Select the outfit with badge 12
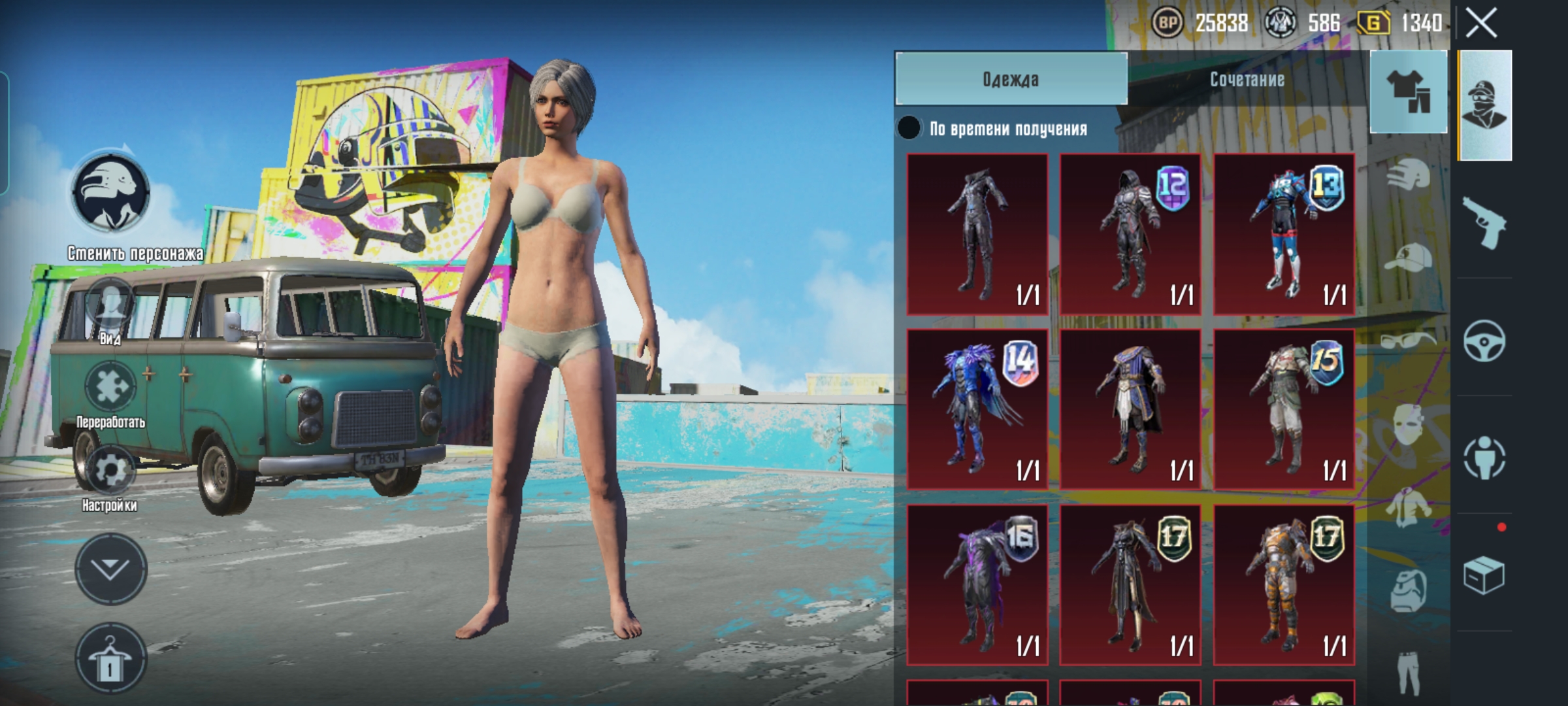This screenshot has width=1568, height=706. pyautogui.click(x=1130, y=234)
